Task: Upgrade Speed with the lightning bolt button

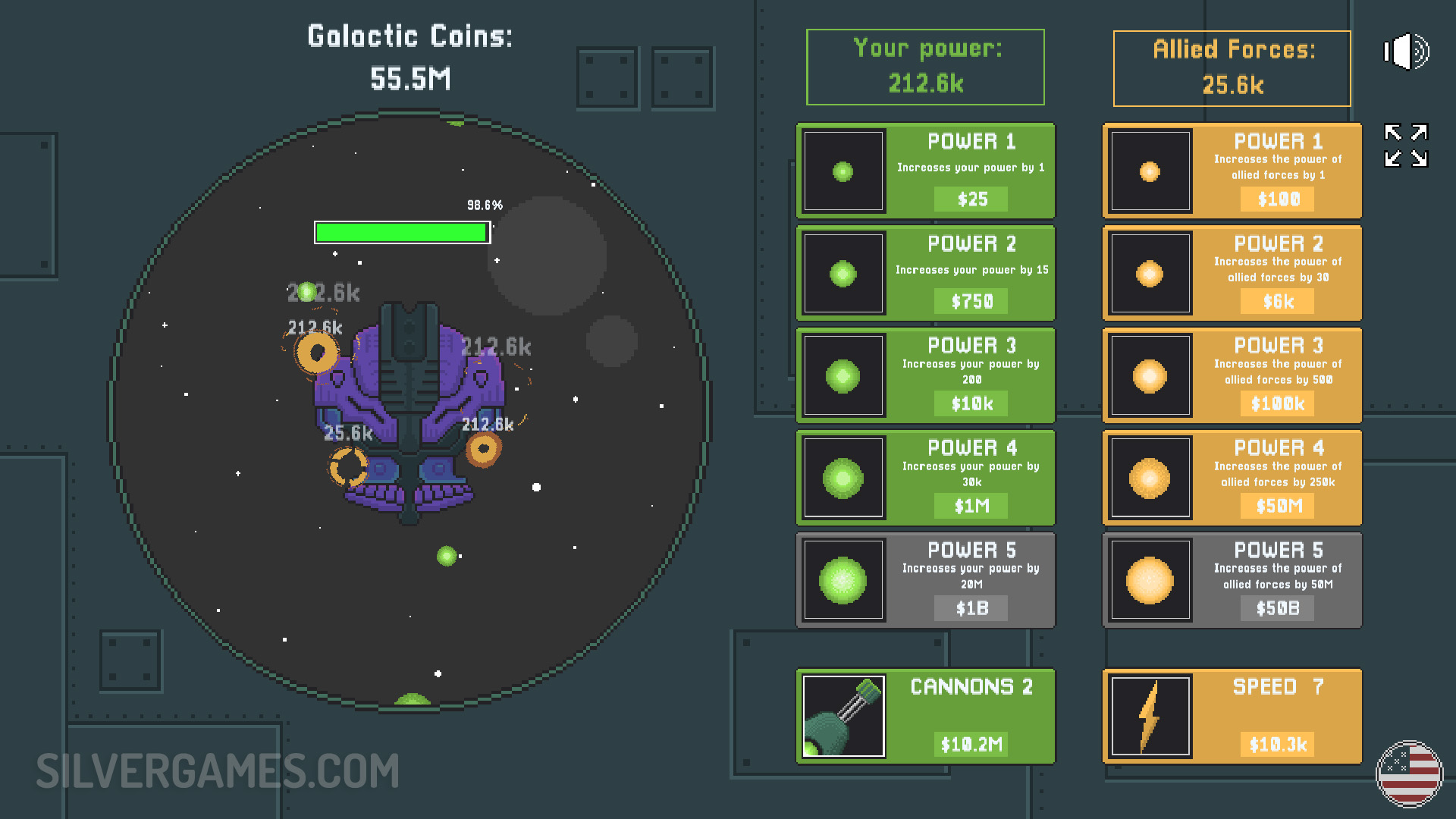Action: (1232, 717)
